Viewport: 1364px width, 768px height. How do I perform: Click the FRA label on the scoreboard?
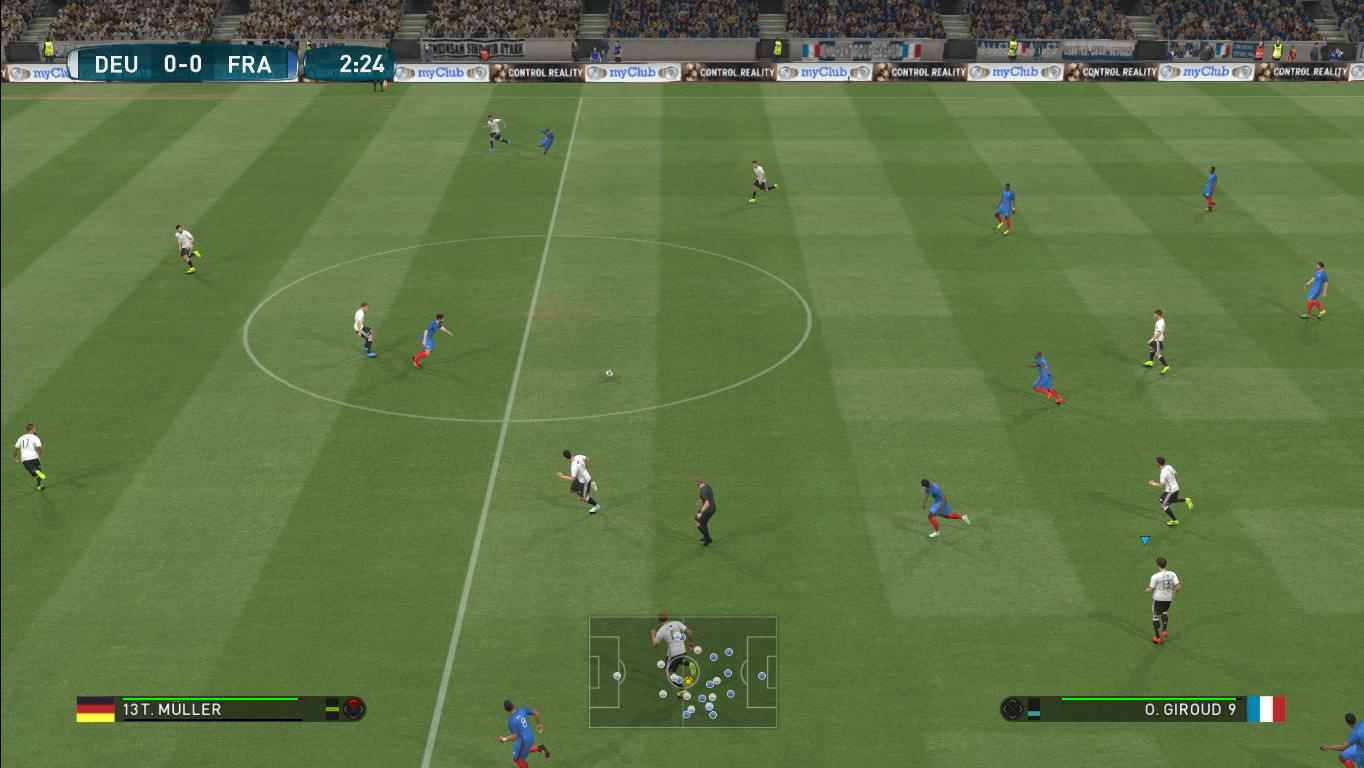249,65
